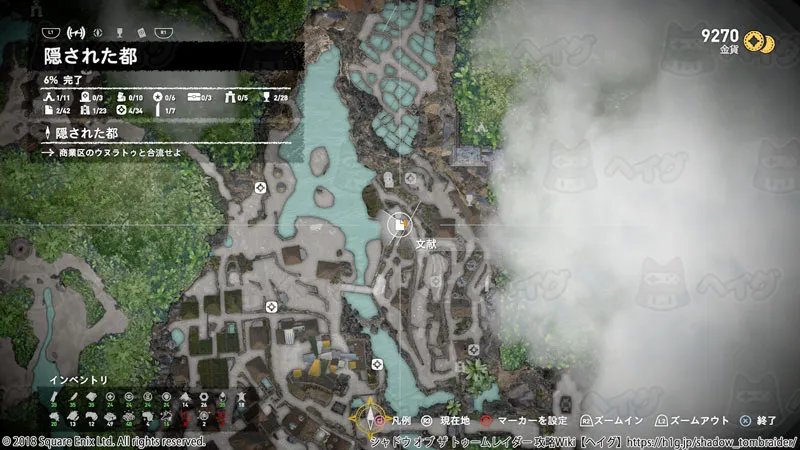Screen dimensions: 800x450
Task: Switch to the active map tab icon
Action: [x=76, y=31]
